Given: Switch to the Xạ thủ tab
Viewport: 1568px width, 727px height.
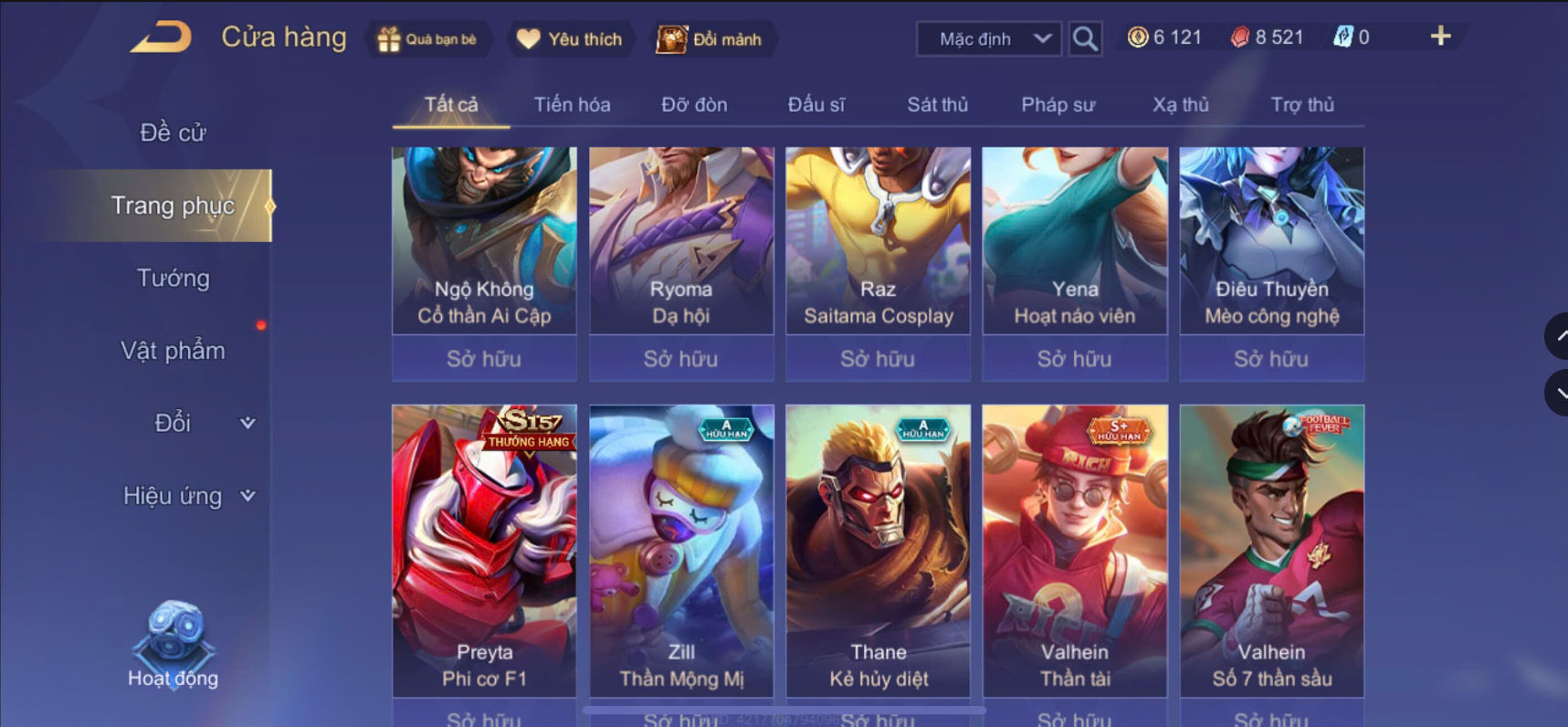Looking at the screenshot, I should [1179, 104].
